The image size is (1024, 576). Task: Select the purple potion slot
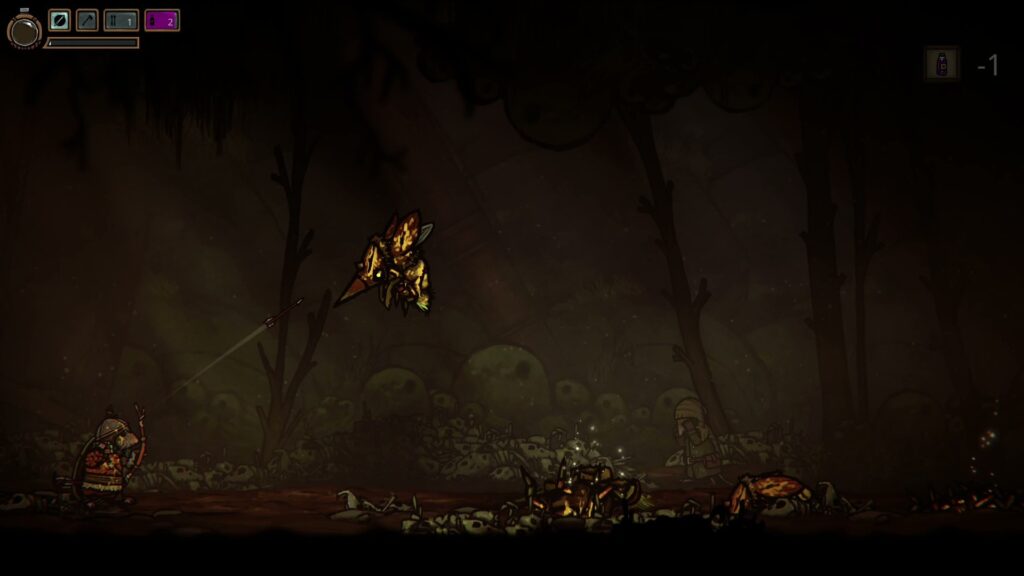click(162, 20)
